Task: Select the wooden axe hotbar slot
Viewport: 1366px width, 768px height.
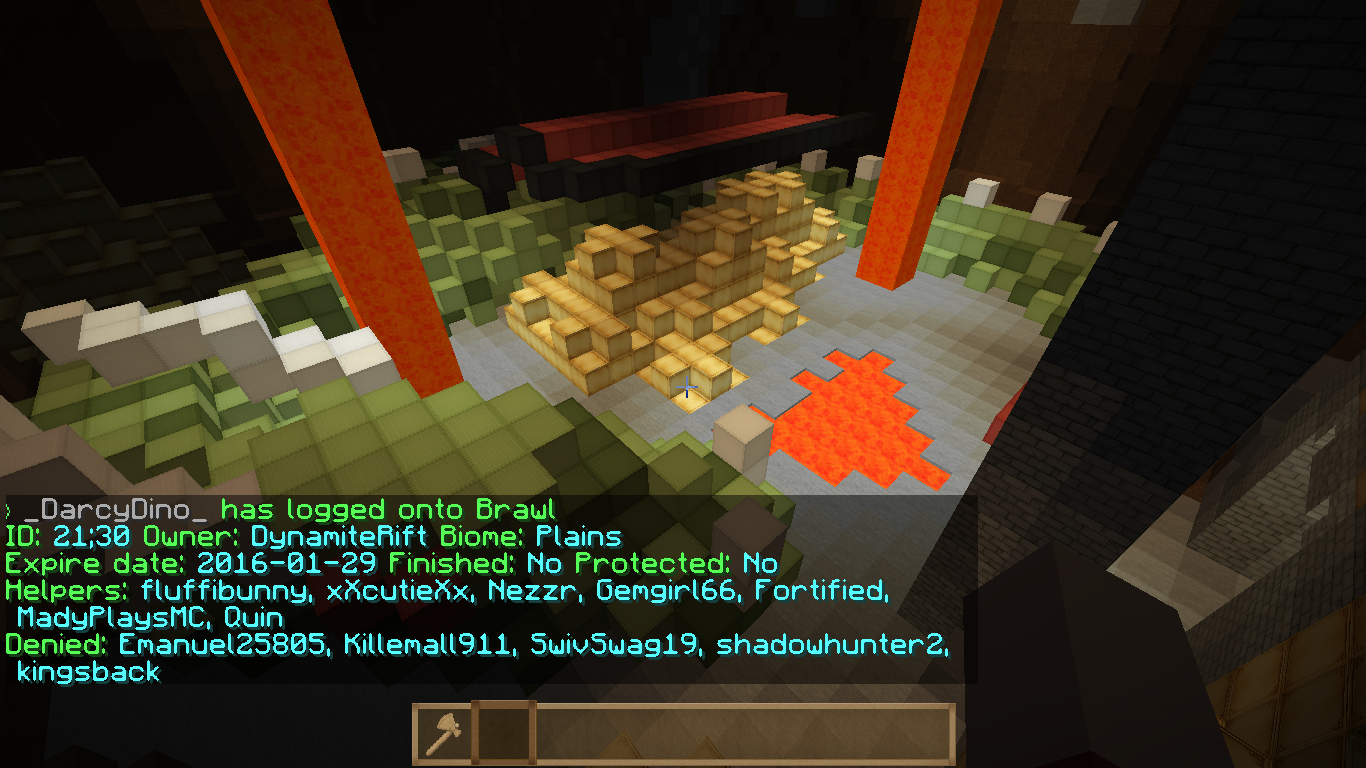Action: [443, 735]
